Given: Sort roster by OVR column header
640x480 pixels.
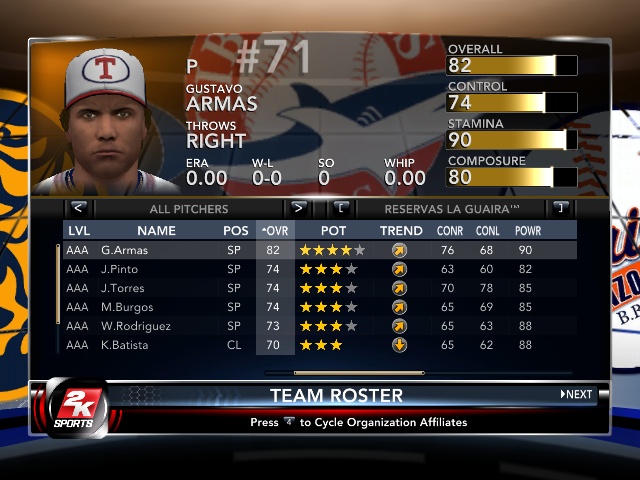Looking at the screenshot, I should (x=273, y=231).
